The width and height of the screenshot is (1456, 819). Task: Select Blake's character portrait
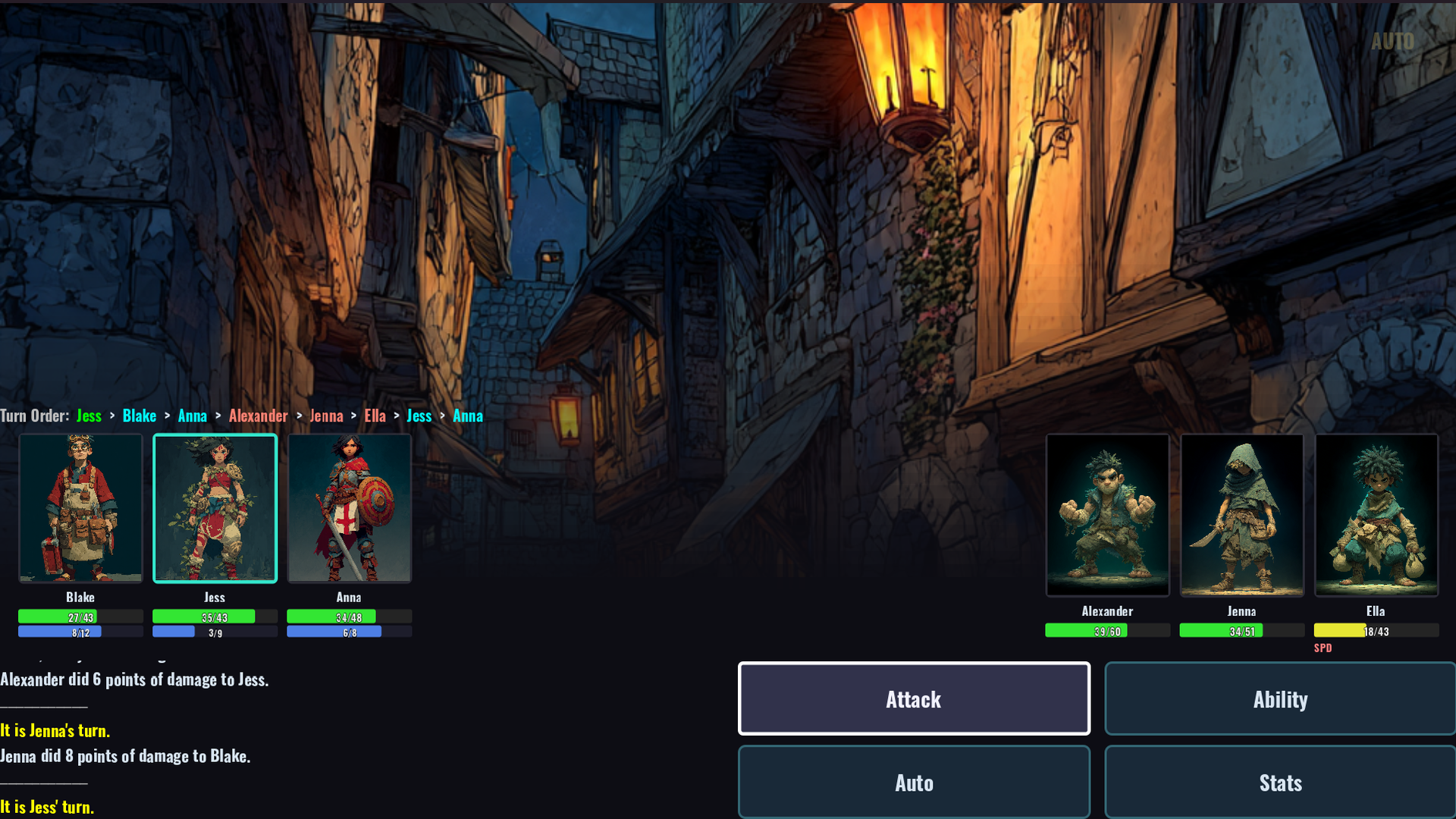point(80,508)
